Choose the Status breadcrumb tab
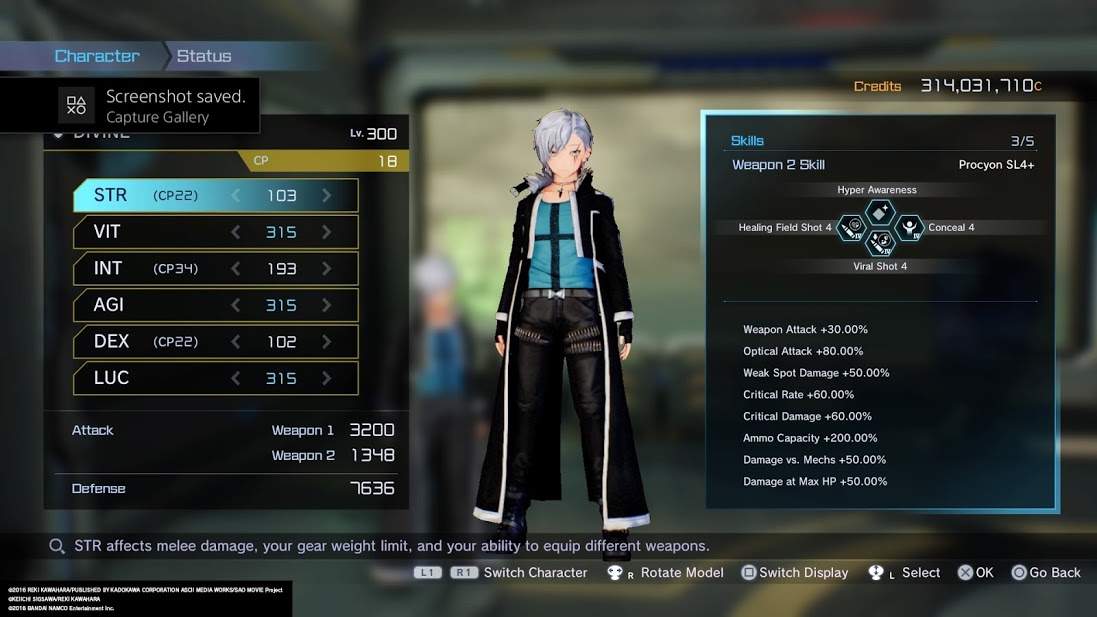 click(x=204, y=56)
